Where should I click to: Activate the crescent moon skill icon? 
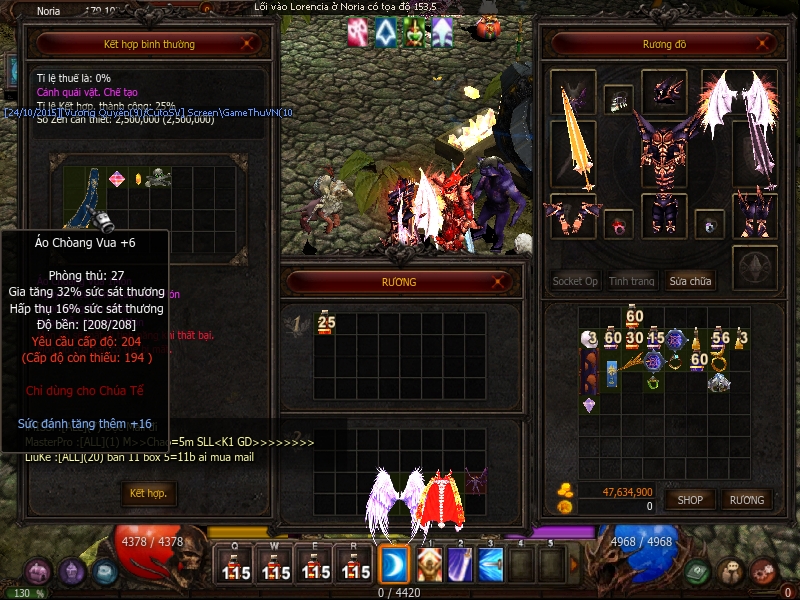coord(393,564)
